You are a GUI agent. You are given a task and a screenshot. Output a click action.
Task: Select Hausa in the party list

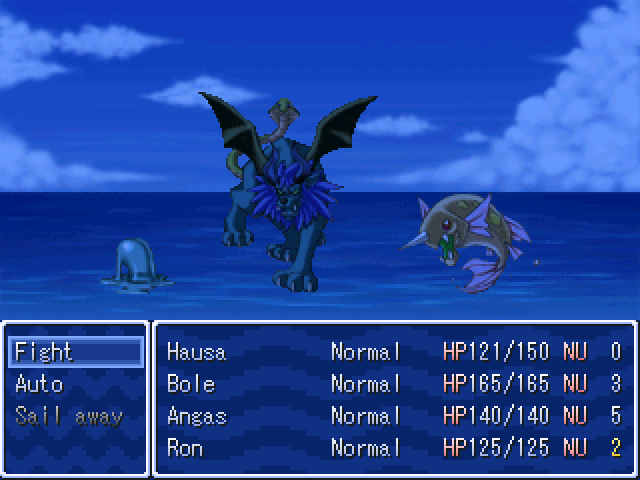(394, 352)
